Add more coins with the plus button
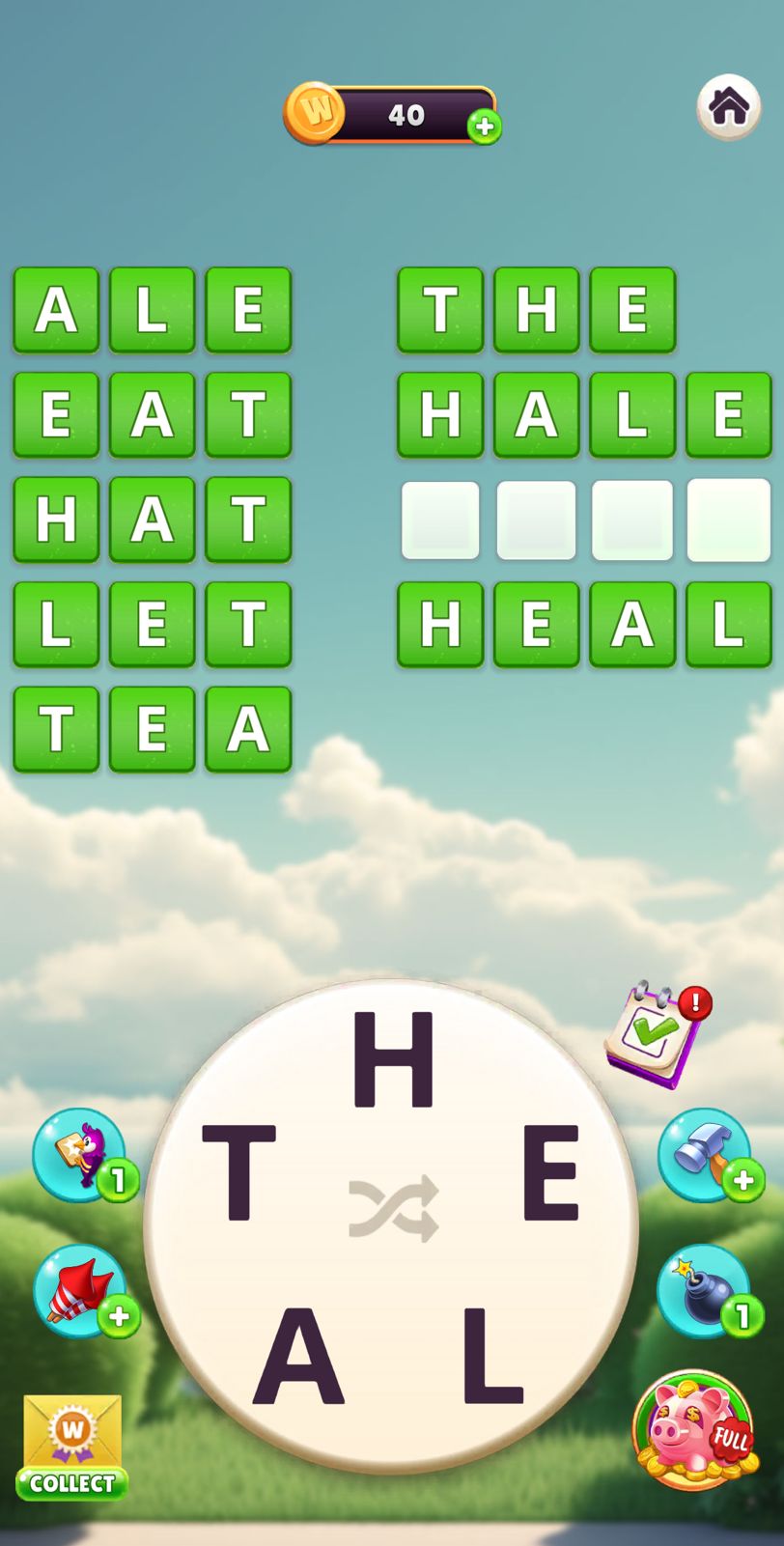The image size is (784, 1546). (485, 126)
